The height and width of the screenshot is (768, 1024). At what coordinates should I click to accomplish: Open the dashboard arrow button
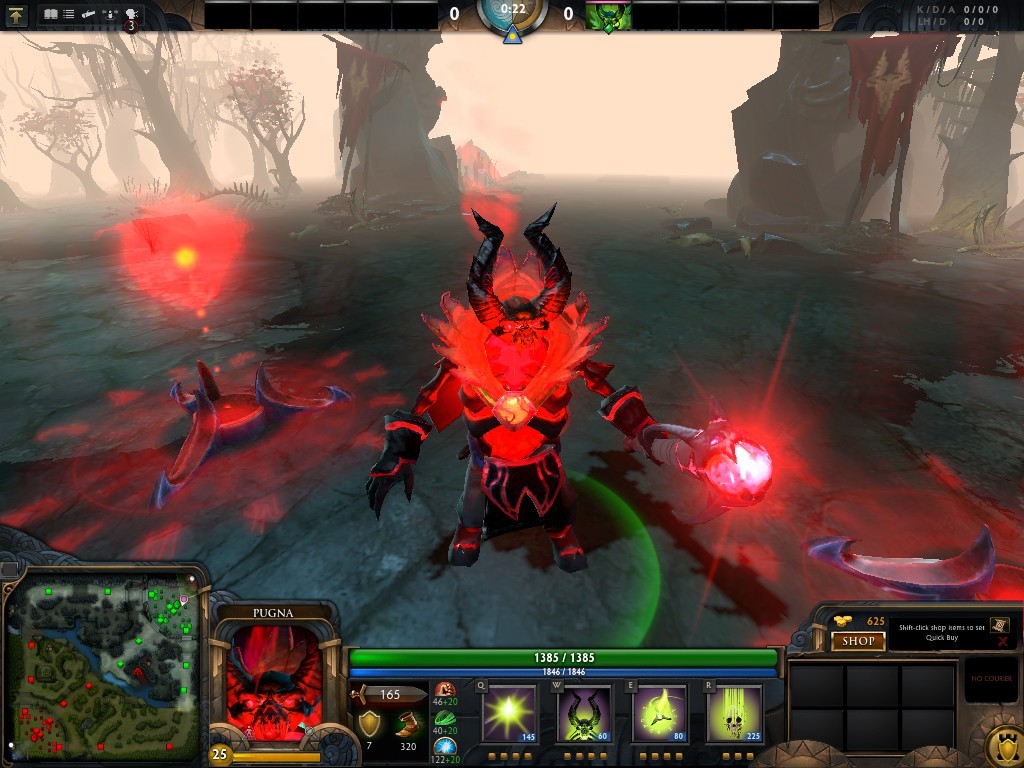point(17,15)
